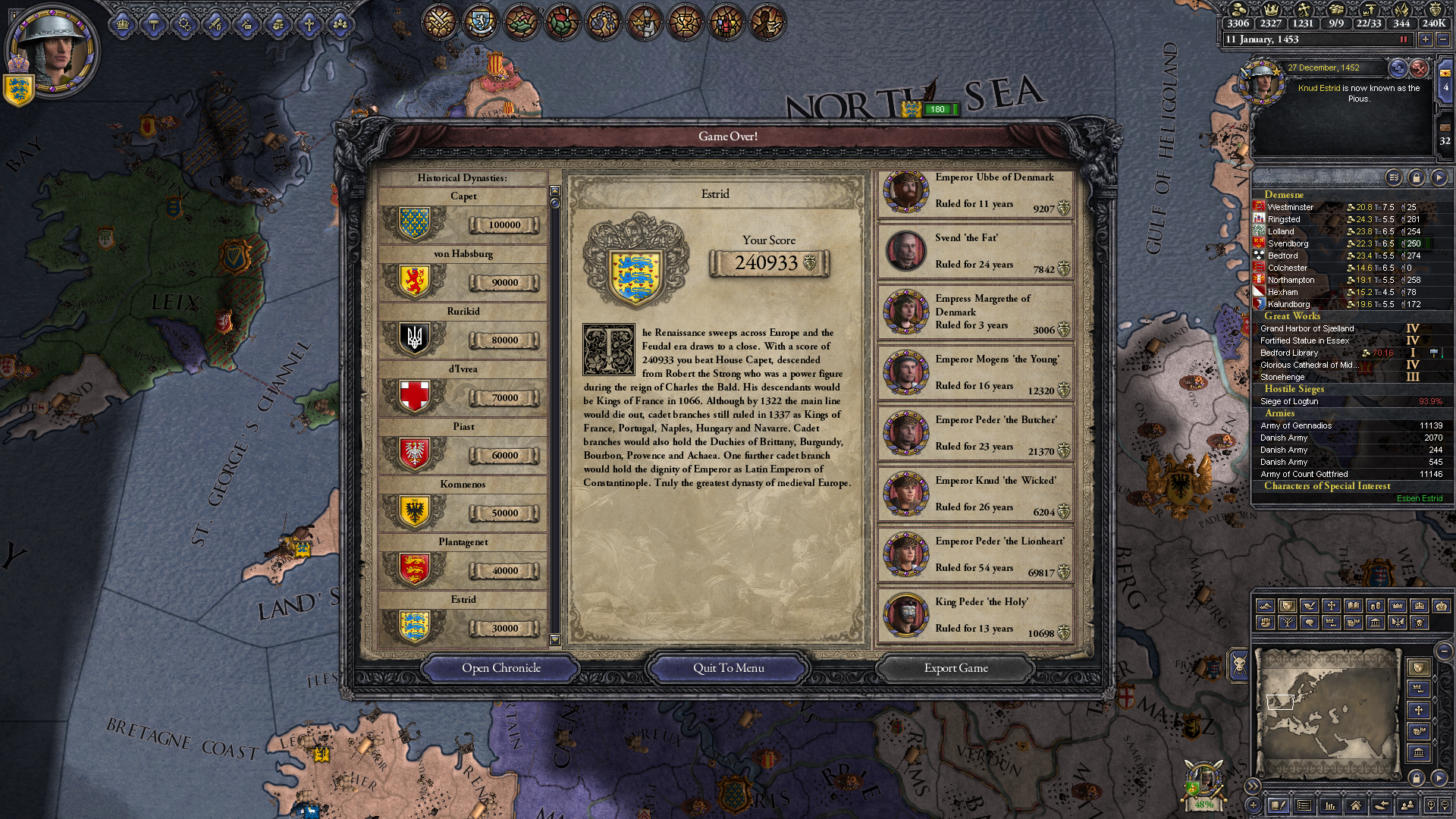Open Westminster in the demesne list

tap(1291, 207)
